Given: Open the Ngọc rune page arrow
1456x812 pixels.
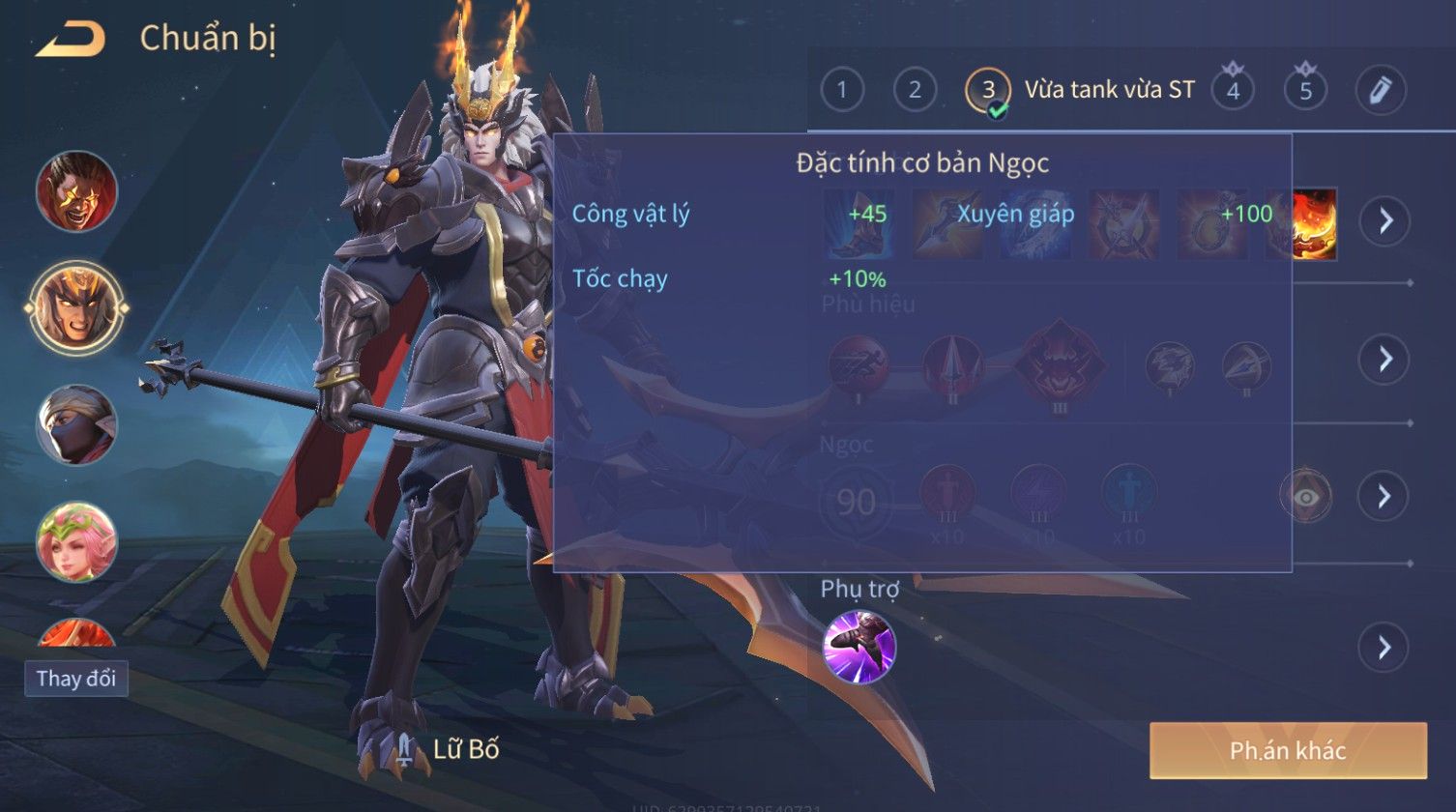Looking at the screenshot, I should pos(1385,497).
